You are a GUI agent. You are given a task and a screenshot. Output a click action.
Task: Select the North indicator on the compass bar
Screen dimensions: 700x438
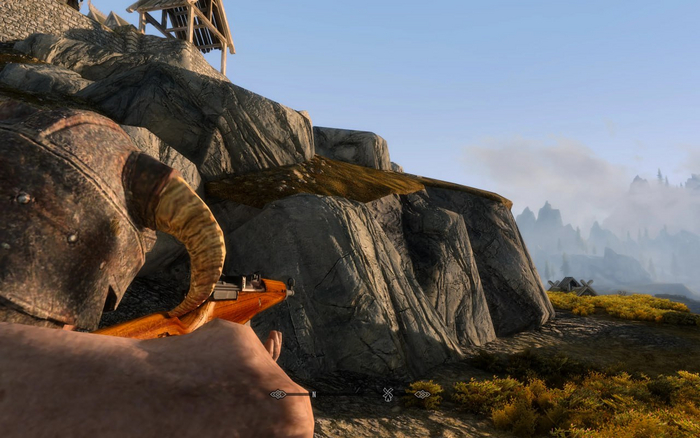(x=313, y=395)
